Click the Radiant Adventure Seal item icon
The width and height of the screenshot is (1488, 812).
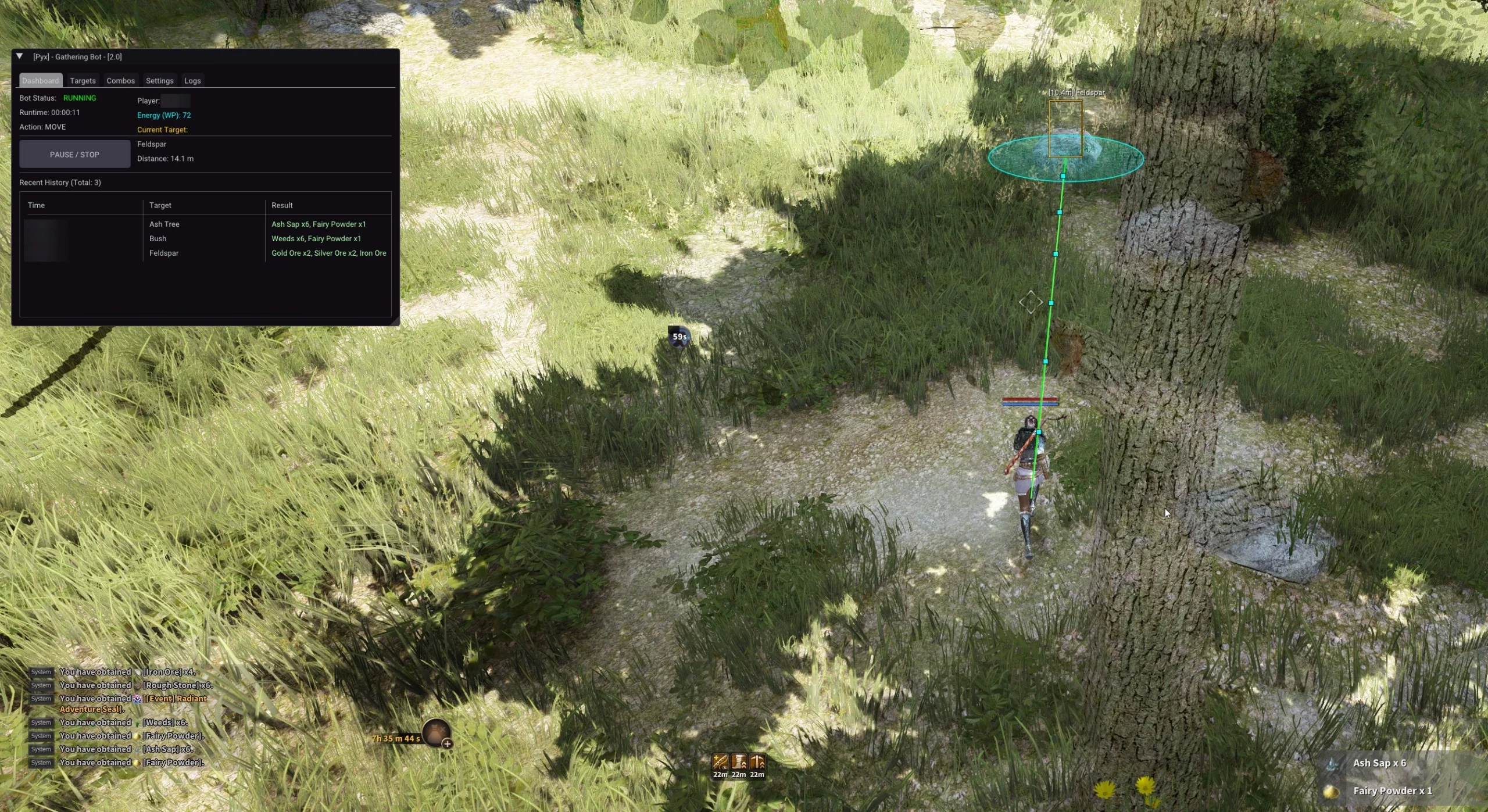click(138, 699)
